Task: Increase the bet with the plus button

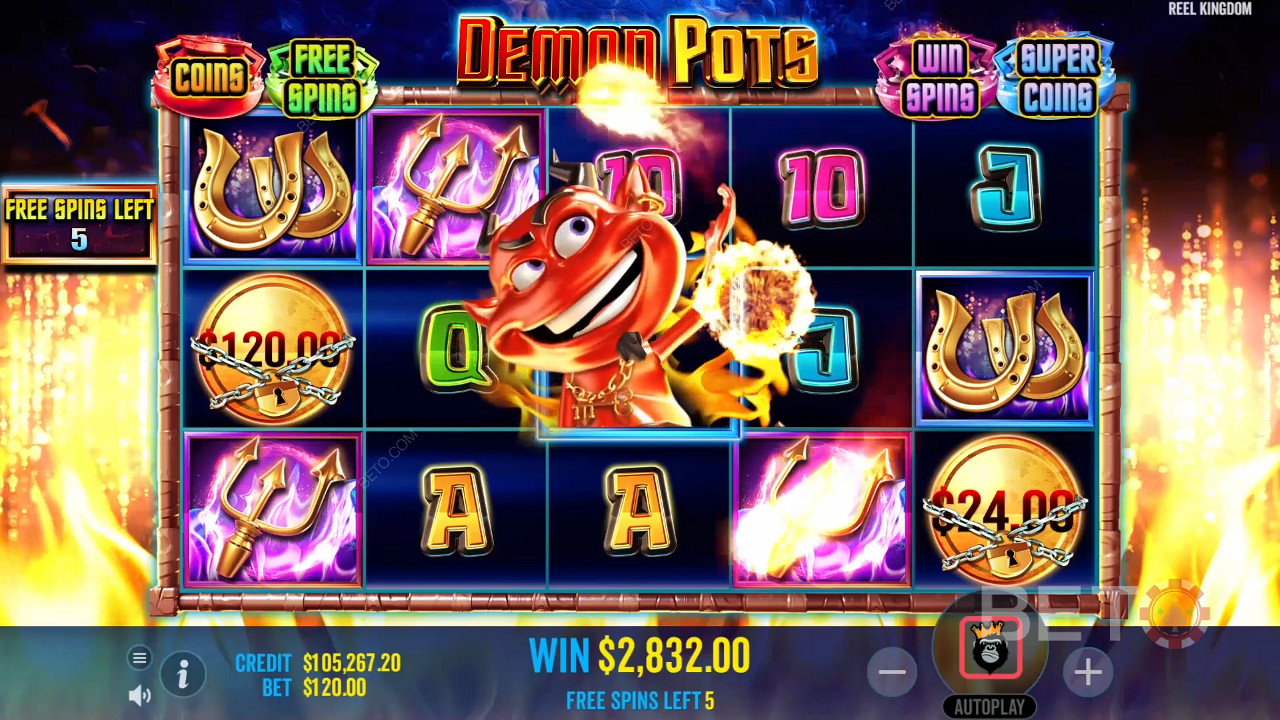Action: tap(1088, 672)
